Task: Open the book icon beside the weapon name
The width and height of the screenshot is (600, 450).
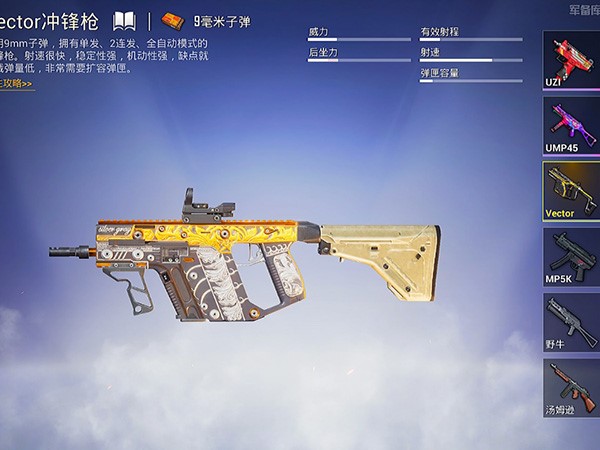Action: coord(124,20)
